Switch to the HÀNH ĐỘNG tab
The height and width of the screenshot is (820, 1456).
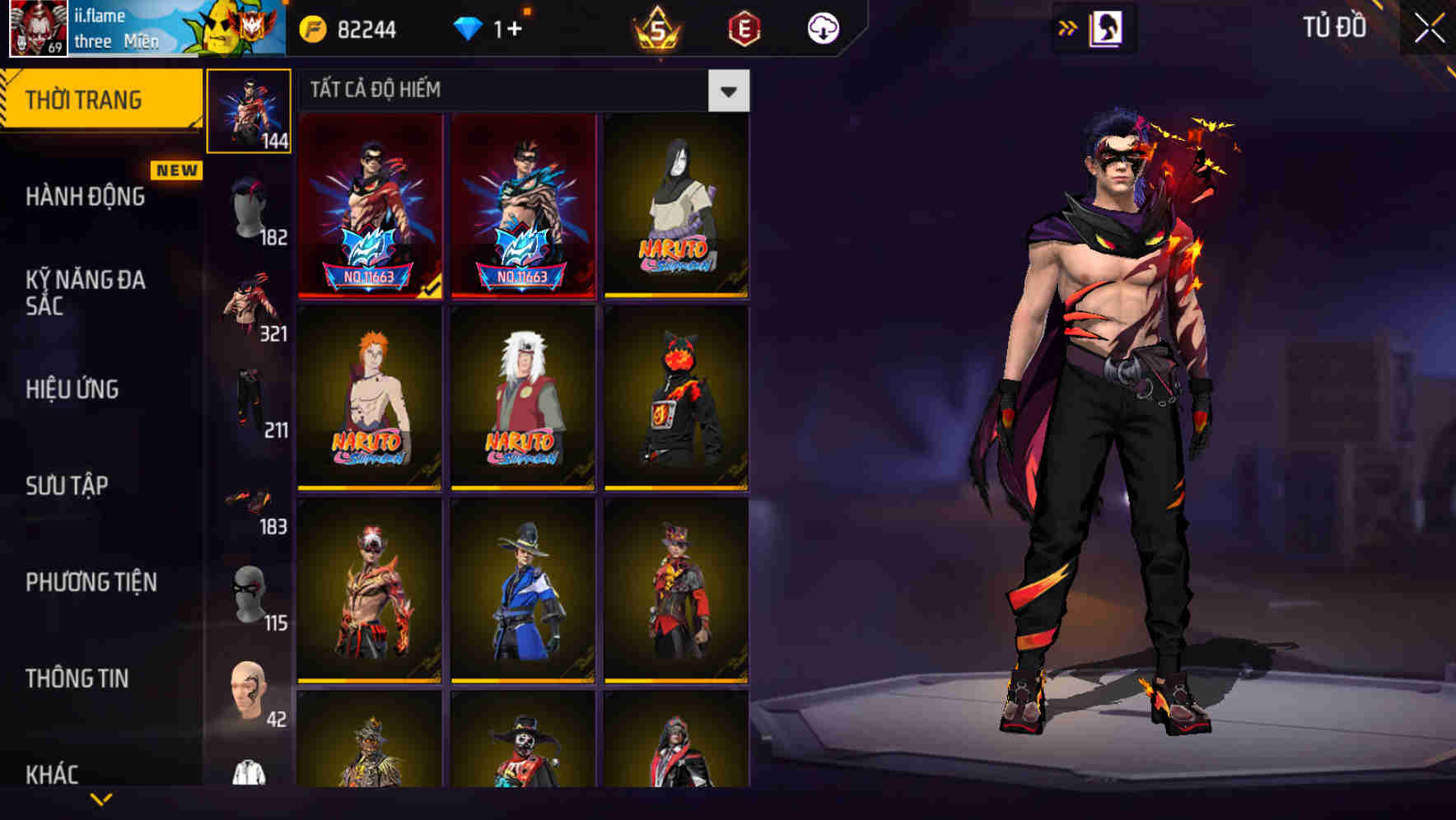coord(85,198)
